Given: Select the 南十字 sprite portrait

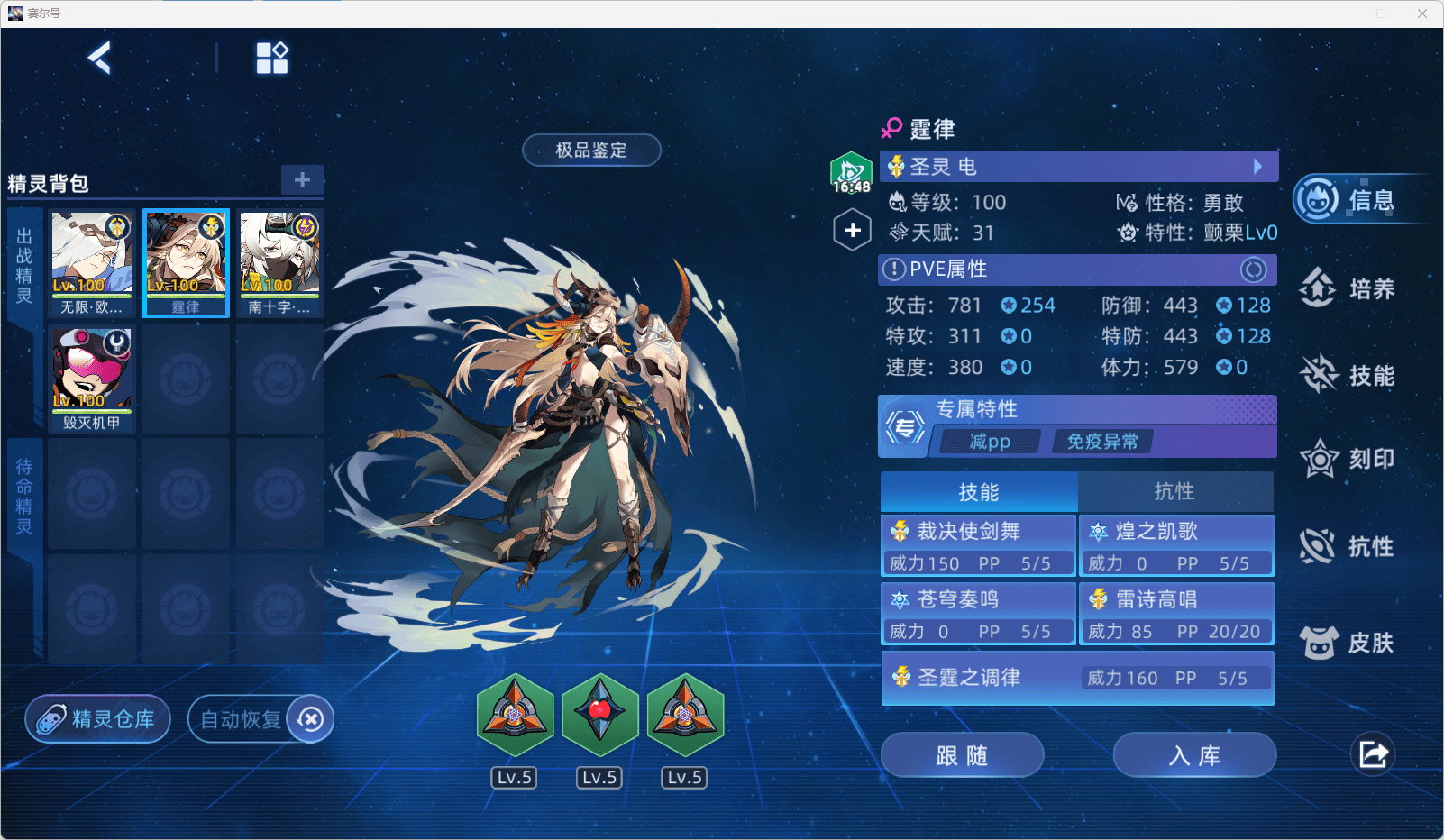Looking at the screenshot, I should click(x=279, y=262).
